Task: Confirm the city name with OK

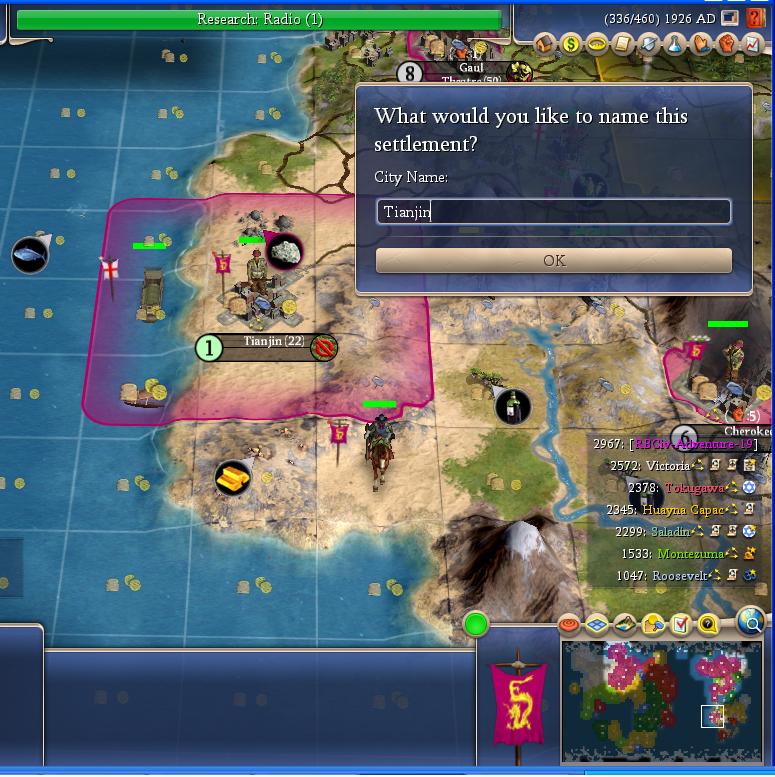Action: click(553, 260)
